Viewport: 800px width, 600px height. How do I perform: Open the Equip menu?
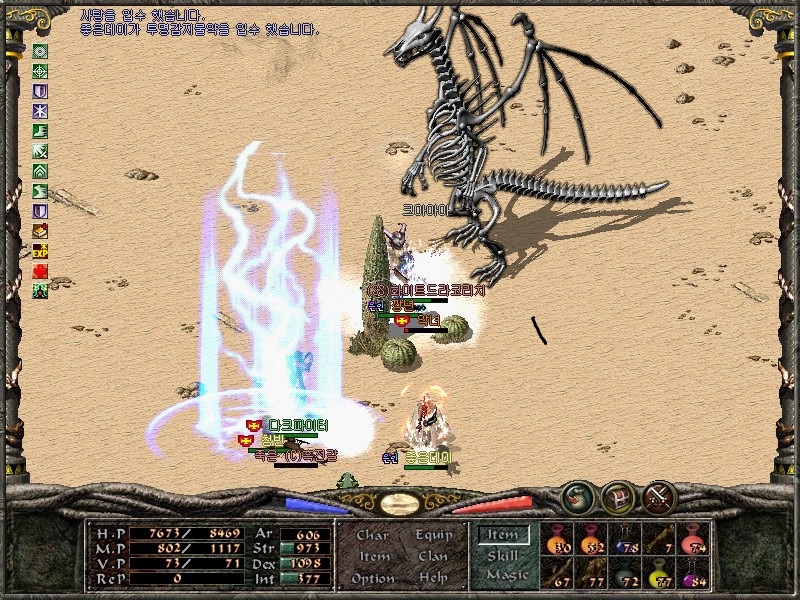tap(434, 535)
